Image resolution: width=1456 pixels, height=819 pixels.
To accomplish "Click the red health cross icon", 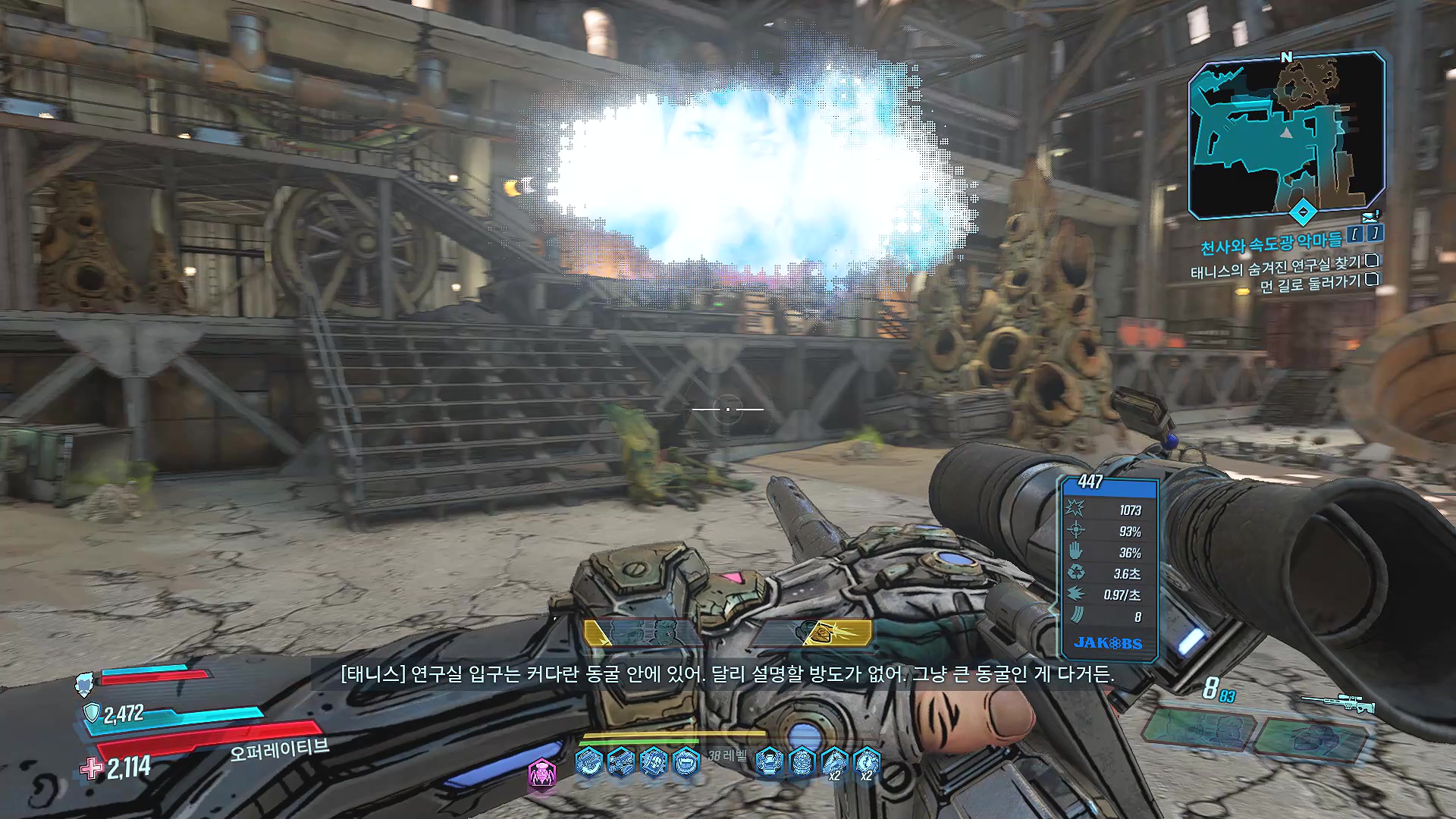I will (x=92, y=768).
